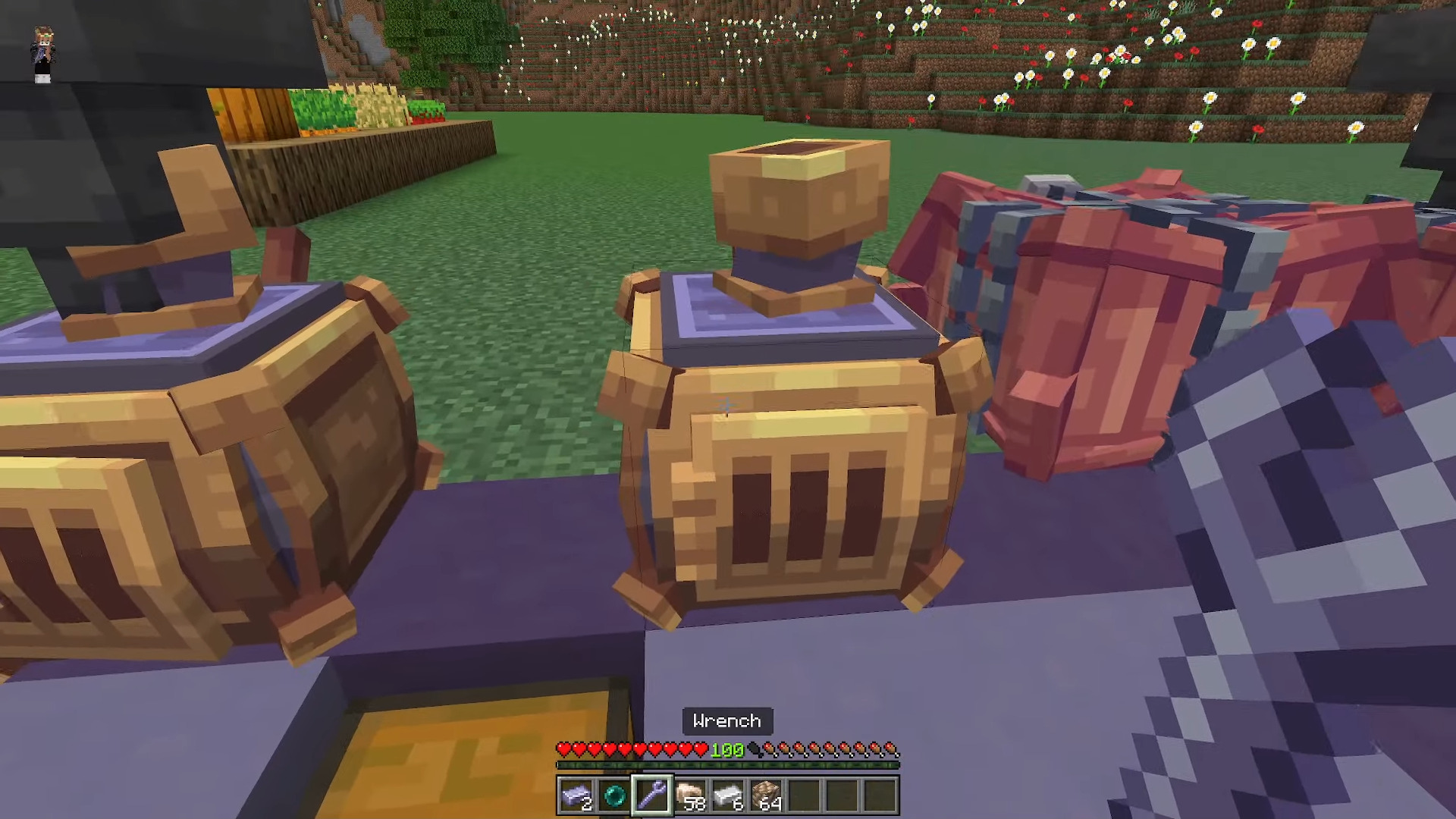Click the green 100 health counter
This screenshot has height=819, width=1456.
(726, 751)
